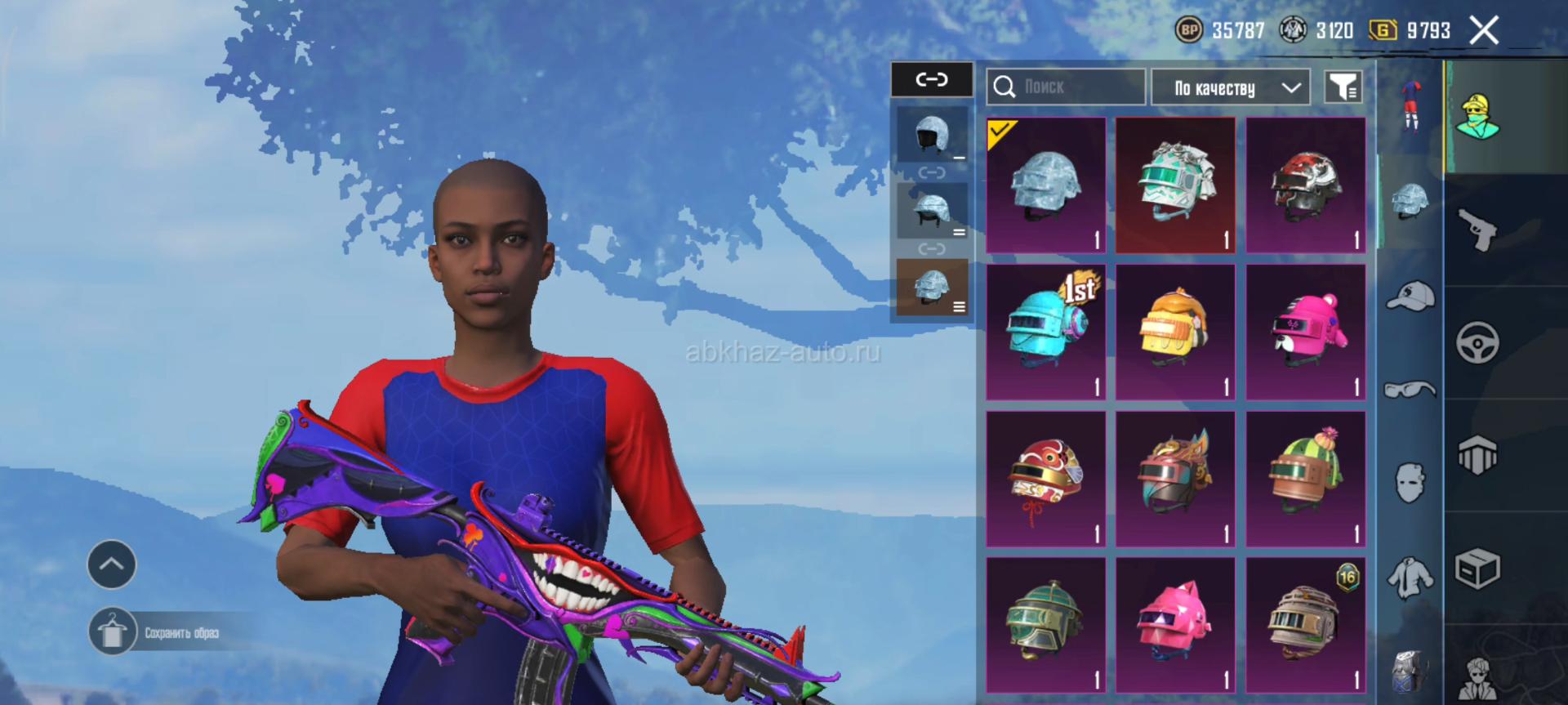Choose the pink bear helmet
This screenshot has height=705, width=1568.
click(1305, 332)
